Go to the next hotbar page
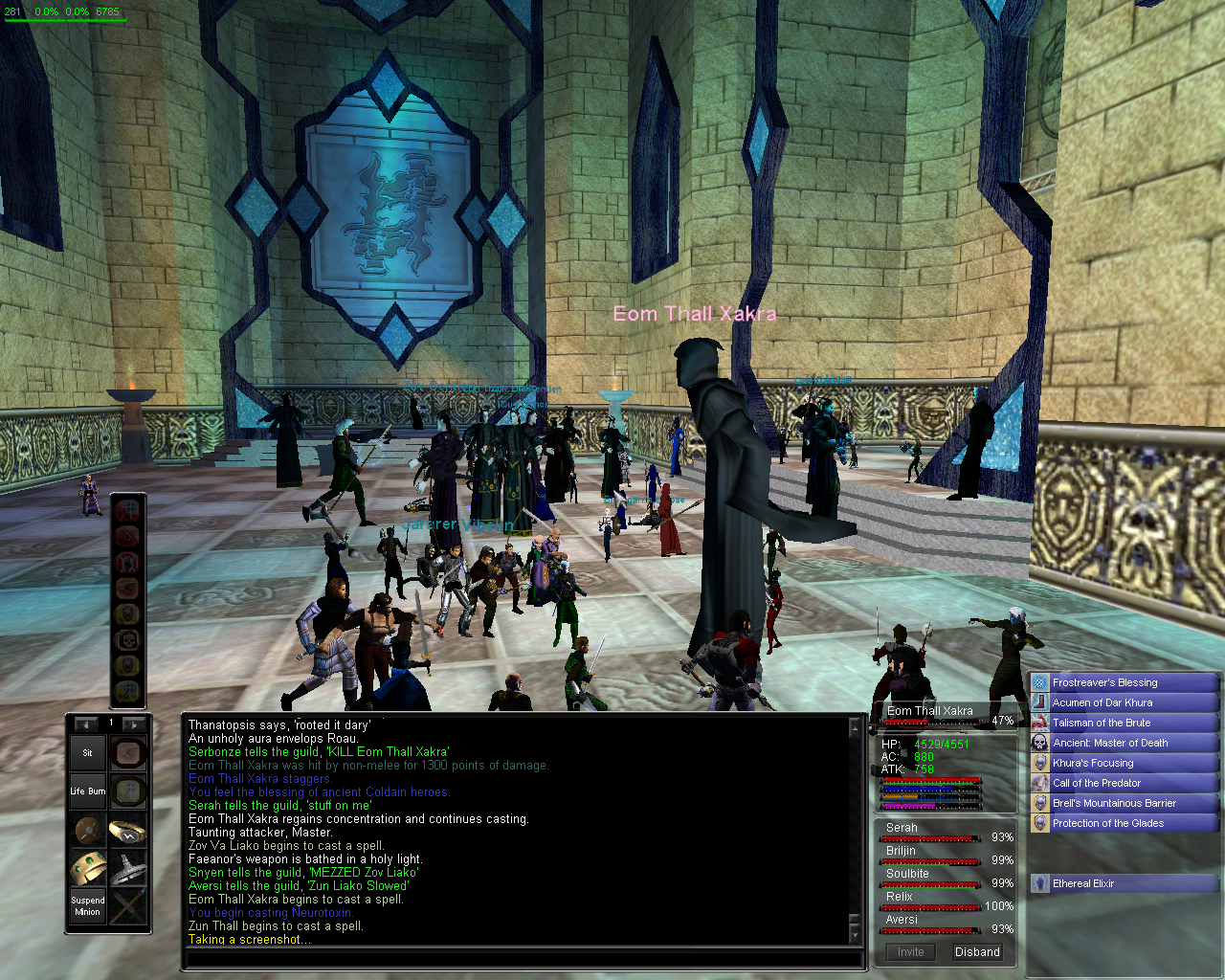The width and height of the screenshot is (1225, 980). point(133,724)
